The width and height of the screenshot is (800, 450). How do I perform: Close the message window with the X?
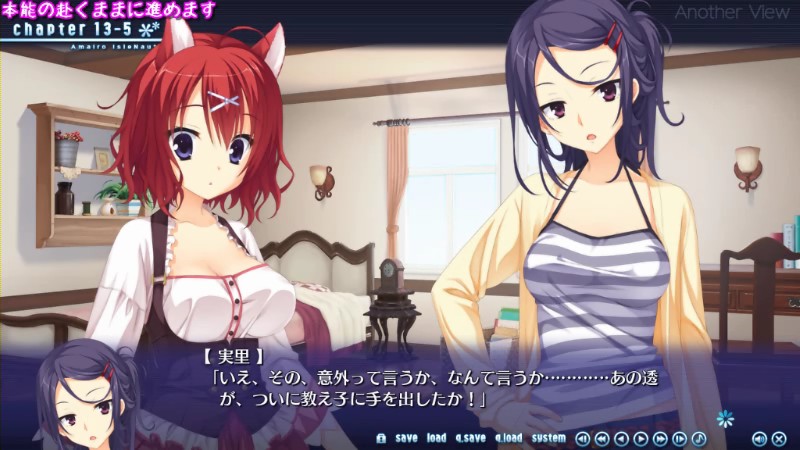778,438
